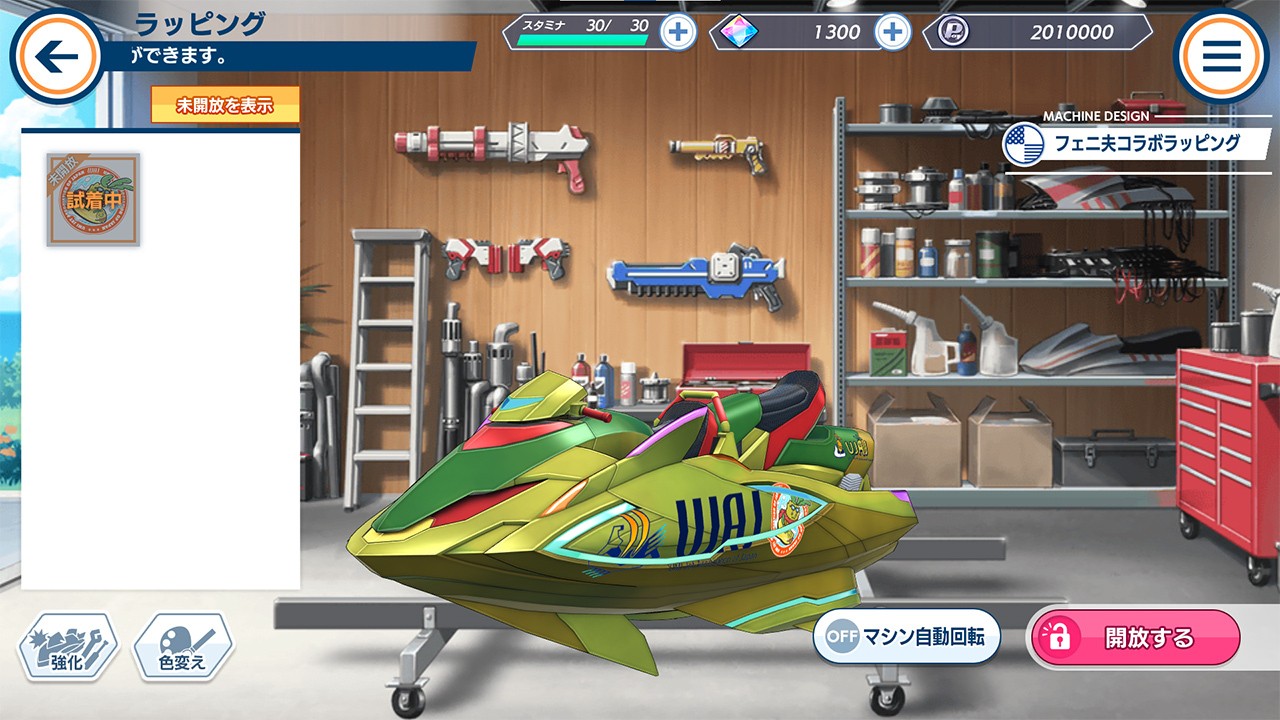1280x720 pixels.
Task: Open the 色変え color change screen
Action: (x=183, y=647)
